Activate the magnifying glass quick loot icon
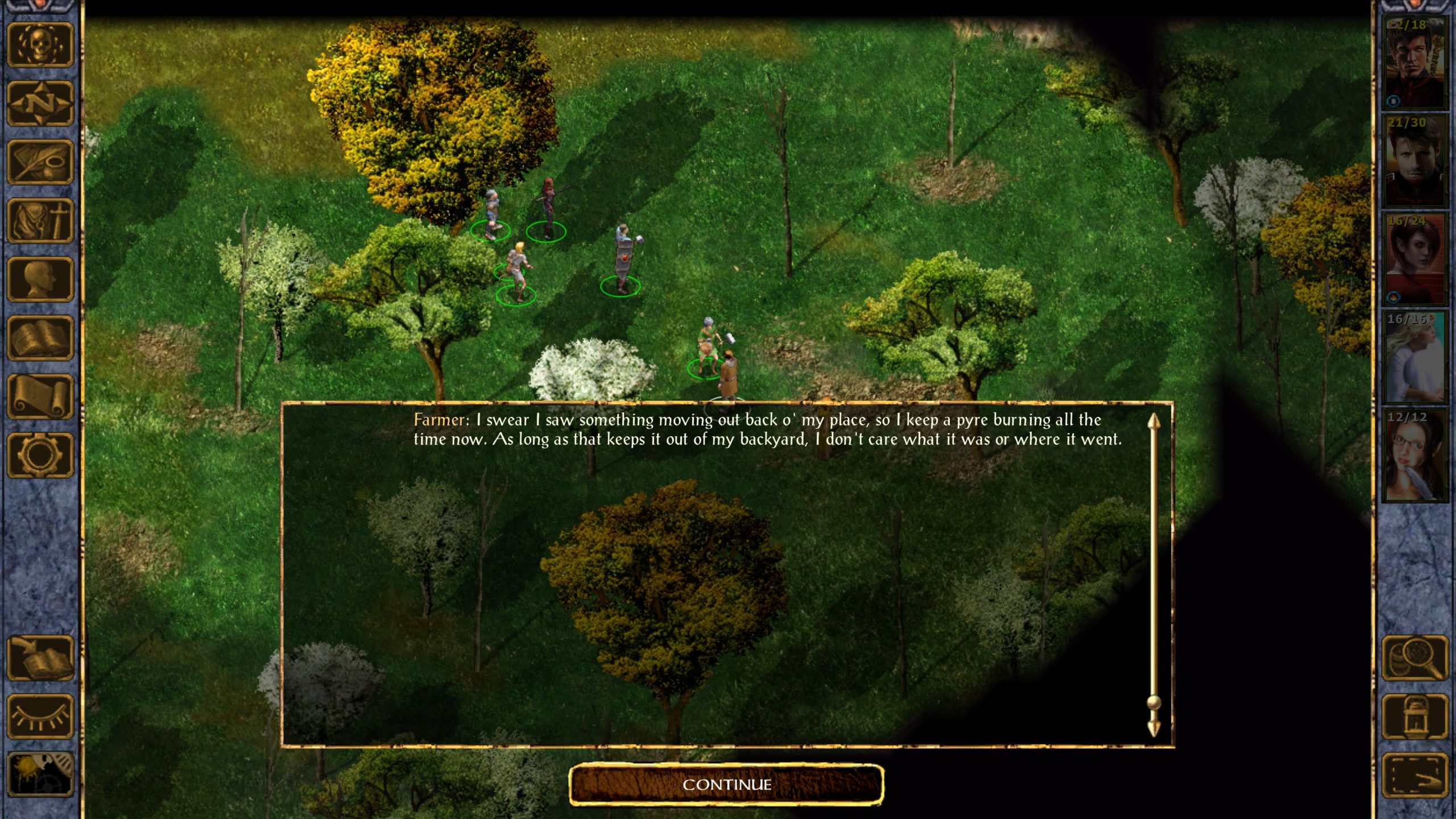Image resolution: width=1456 pixels, height=819 pixels. point(1415,658)
